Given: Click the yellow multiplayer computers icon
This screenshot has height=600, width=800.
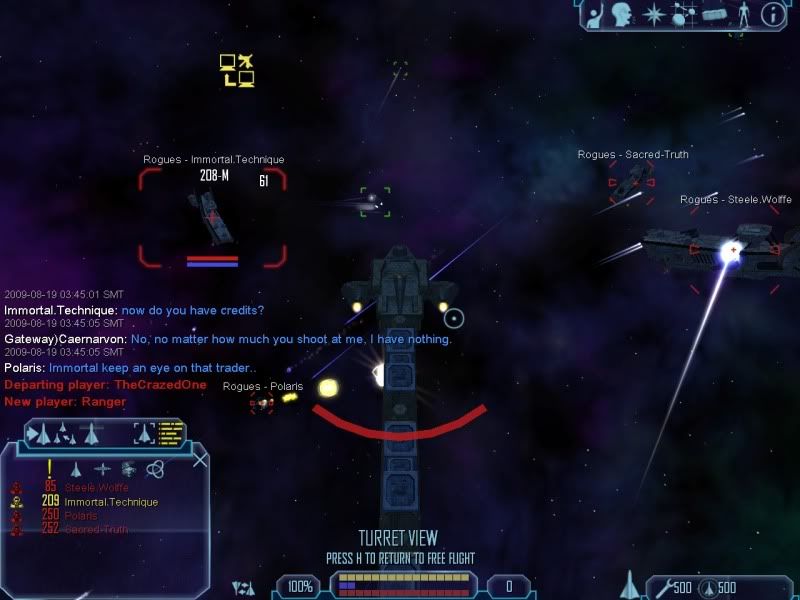Looking at the screenshot, I should point(237,70).
